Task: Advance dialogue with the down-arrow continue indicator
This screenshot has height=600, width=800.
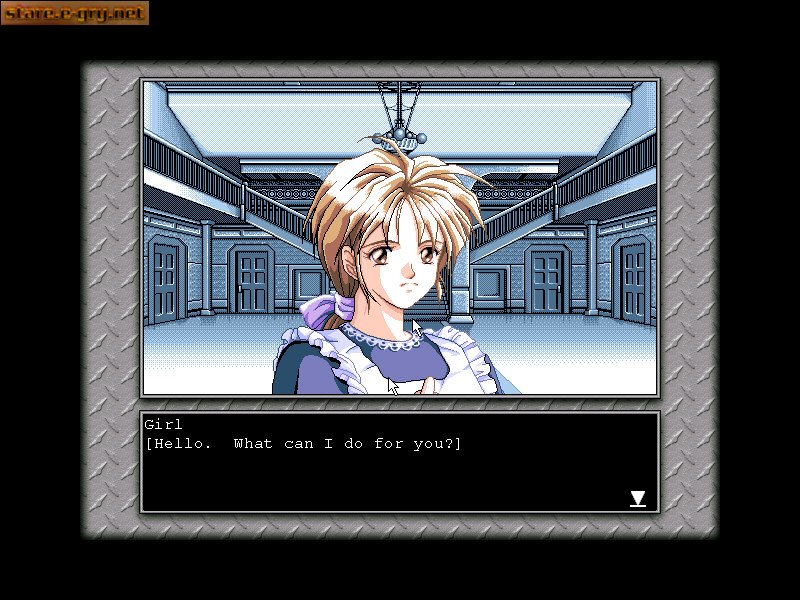Action: pos(637,498)
